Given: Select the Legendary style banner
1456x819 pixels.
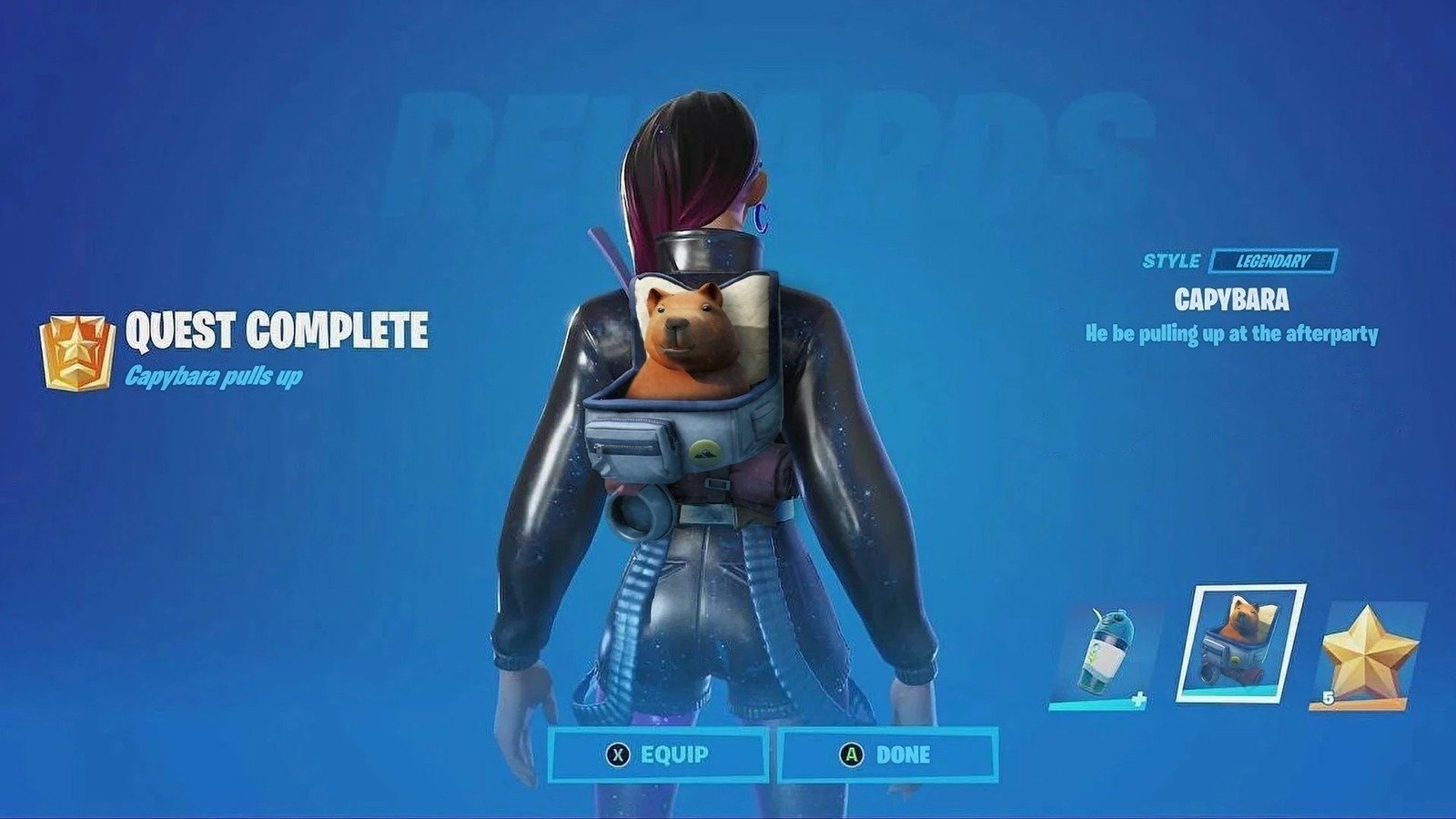Looking at the screenshot, I should pos(1274,261).
